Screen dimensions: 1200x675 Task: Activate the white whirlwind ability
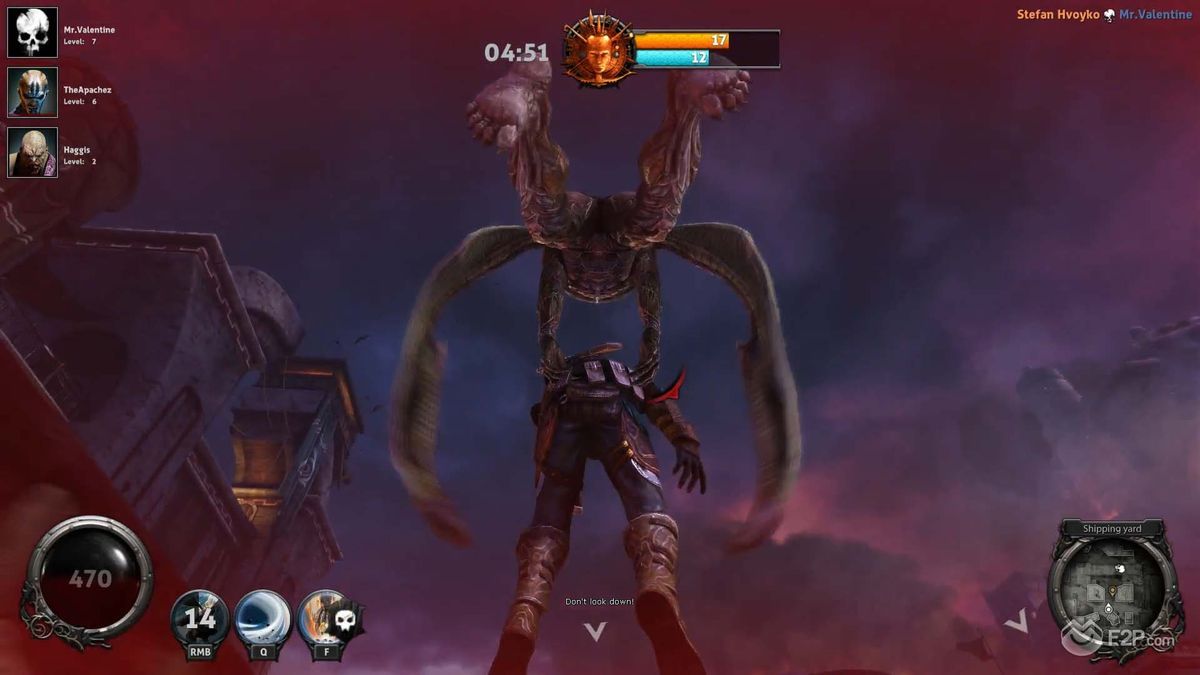tap(263, 619)
